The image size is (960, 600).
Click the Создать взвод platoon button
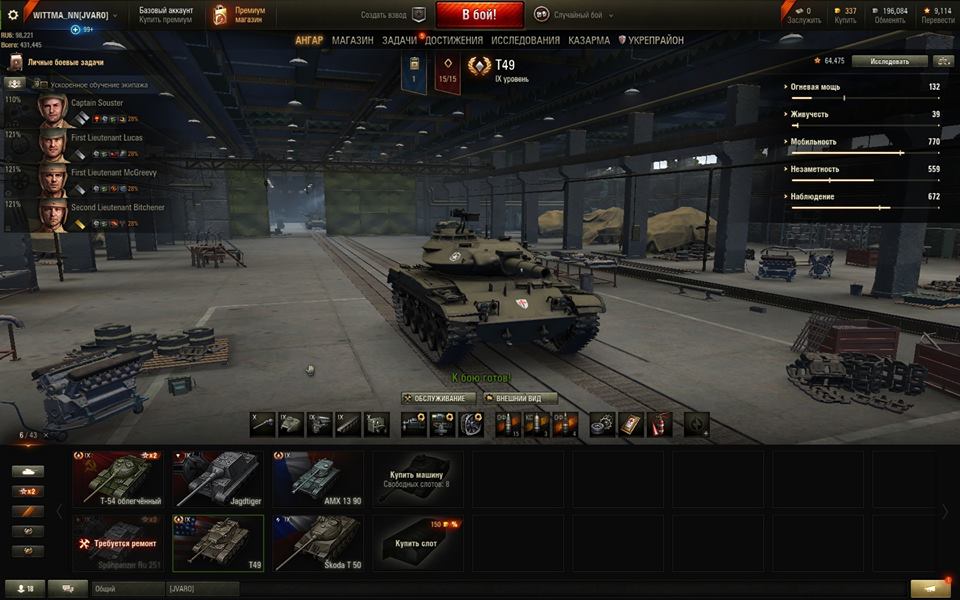point(394,15)
